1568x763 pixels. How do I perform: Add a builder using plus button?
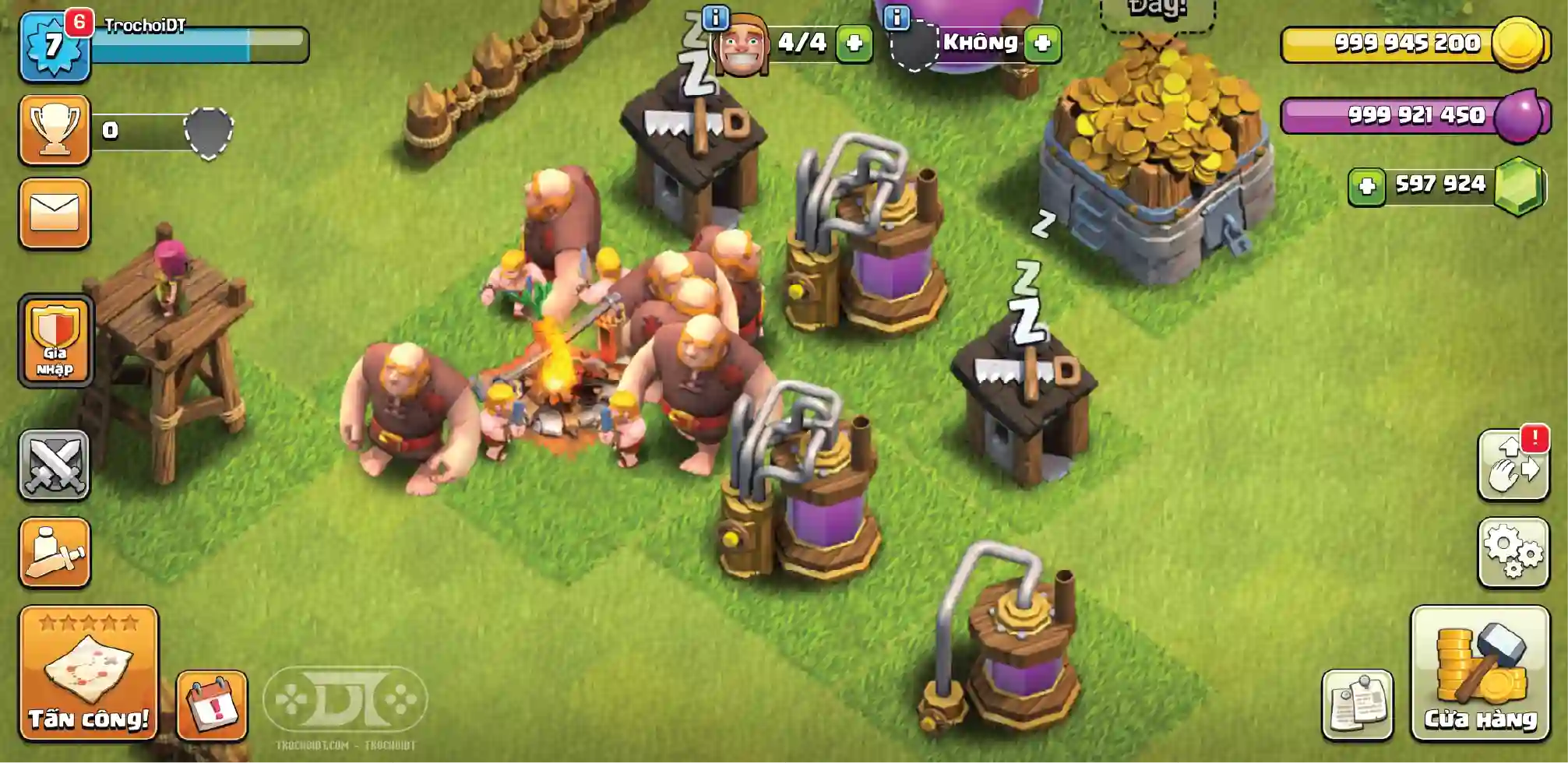(x=854, y=43)
